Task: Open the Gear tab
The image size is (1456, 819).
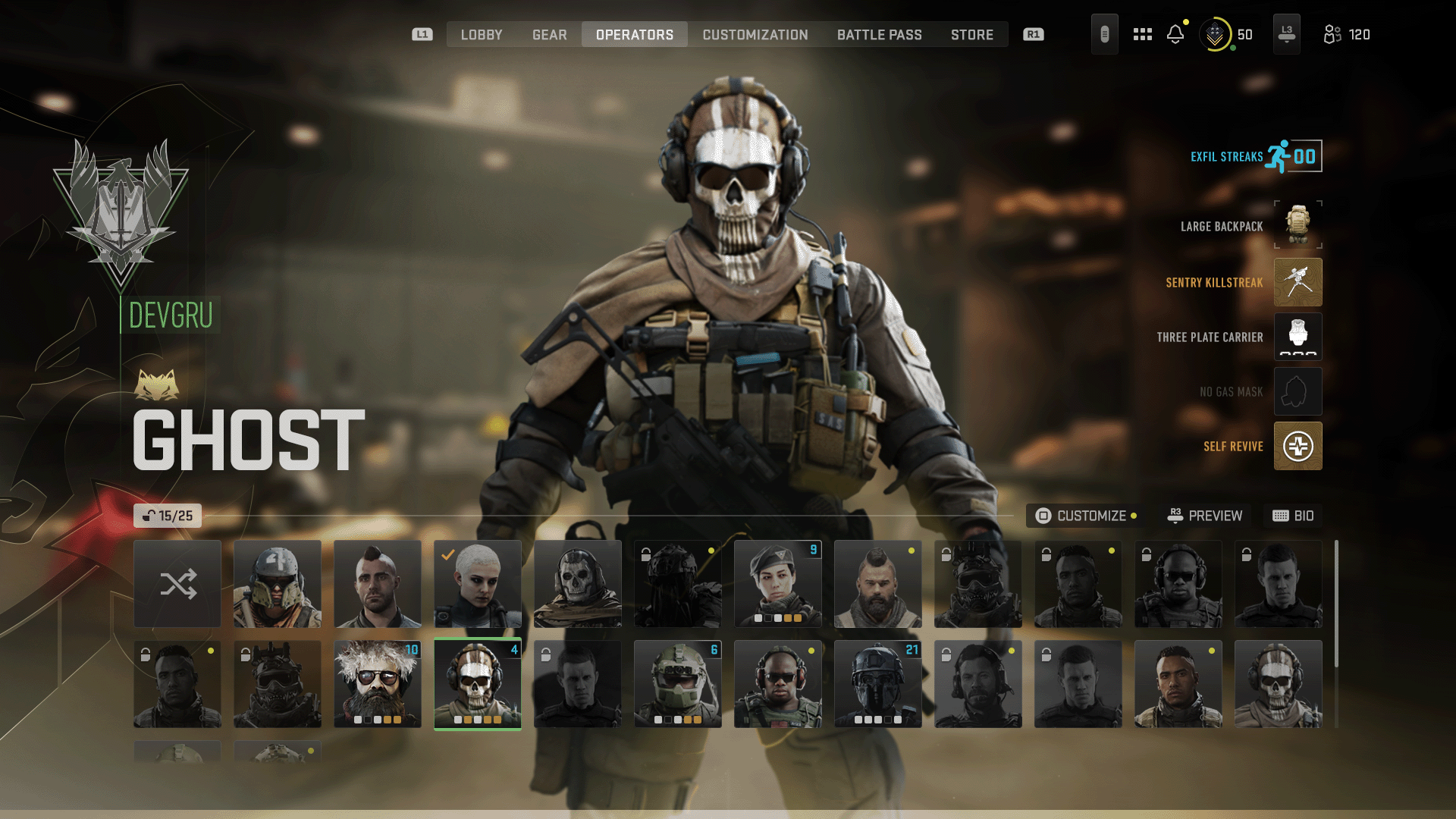Action: [x=549, y=35]
